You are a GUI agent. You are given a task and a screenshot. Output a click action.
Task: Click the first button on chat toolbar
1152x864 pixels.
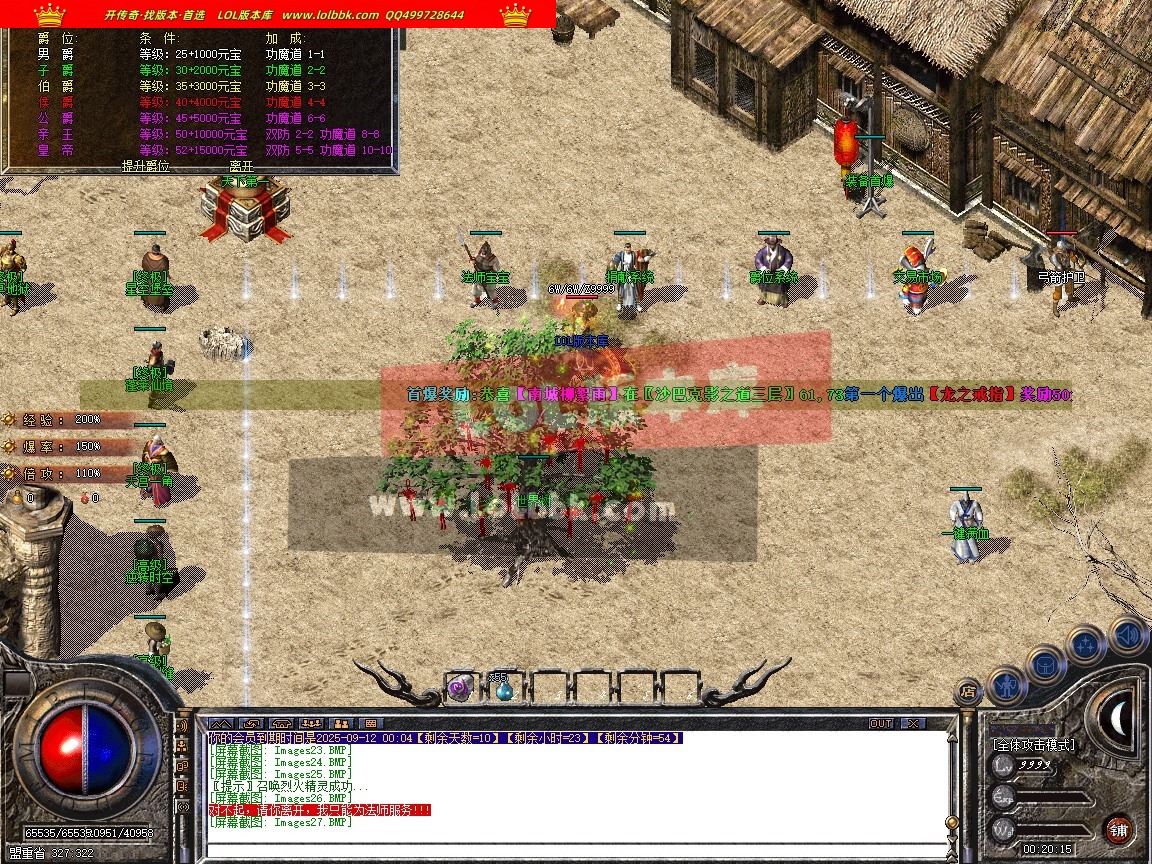point(221,723)
